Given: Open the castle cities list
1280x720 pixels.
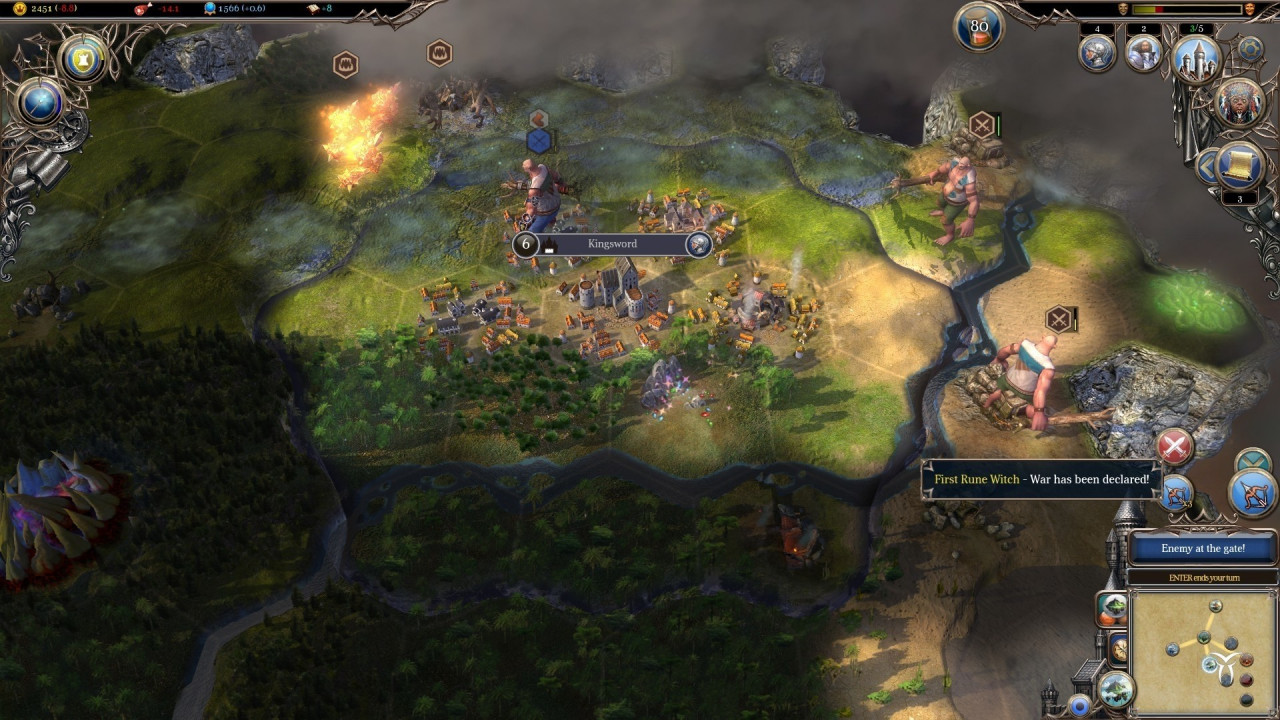Looking at the screenshot, I should (x=1196, y=60).
